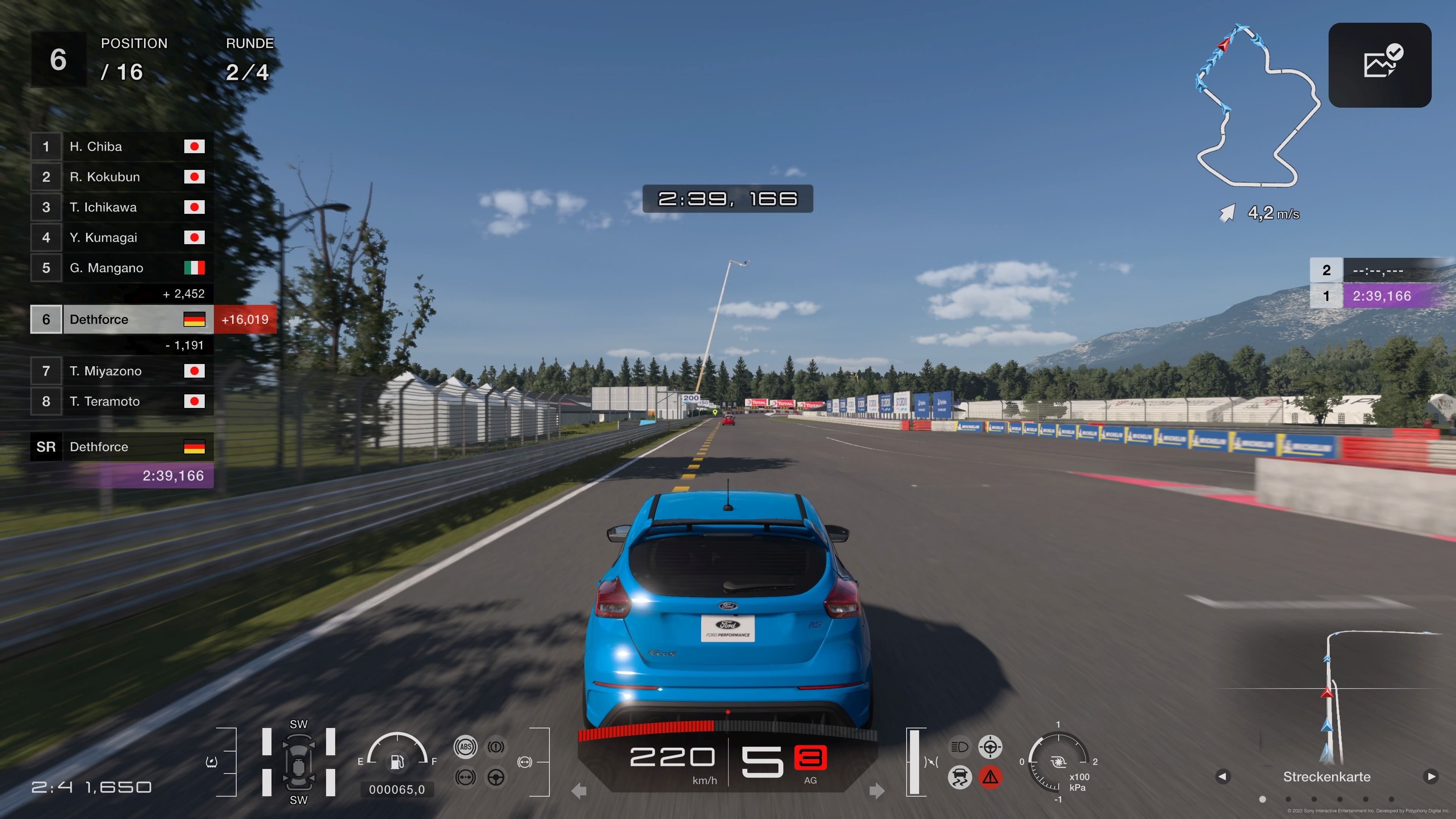Select the ABS brake assist icon

pyautogui.click(x=466, y=747)
